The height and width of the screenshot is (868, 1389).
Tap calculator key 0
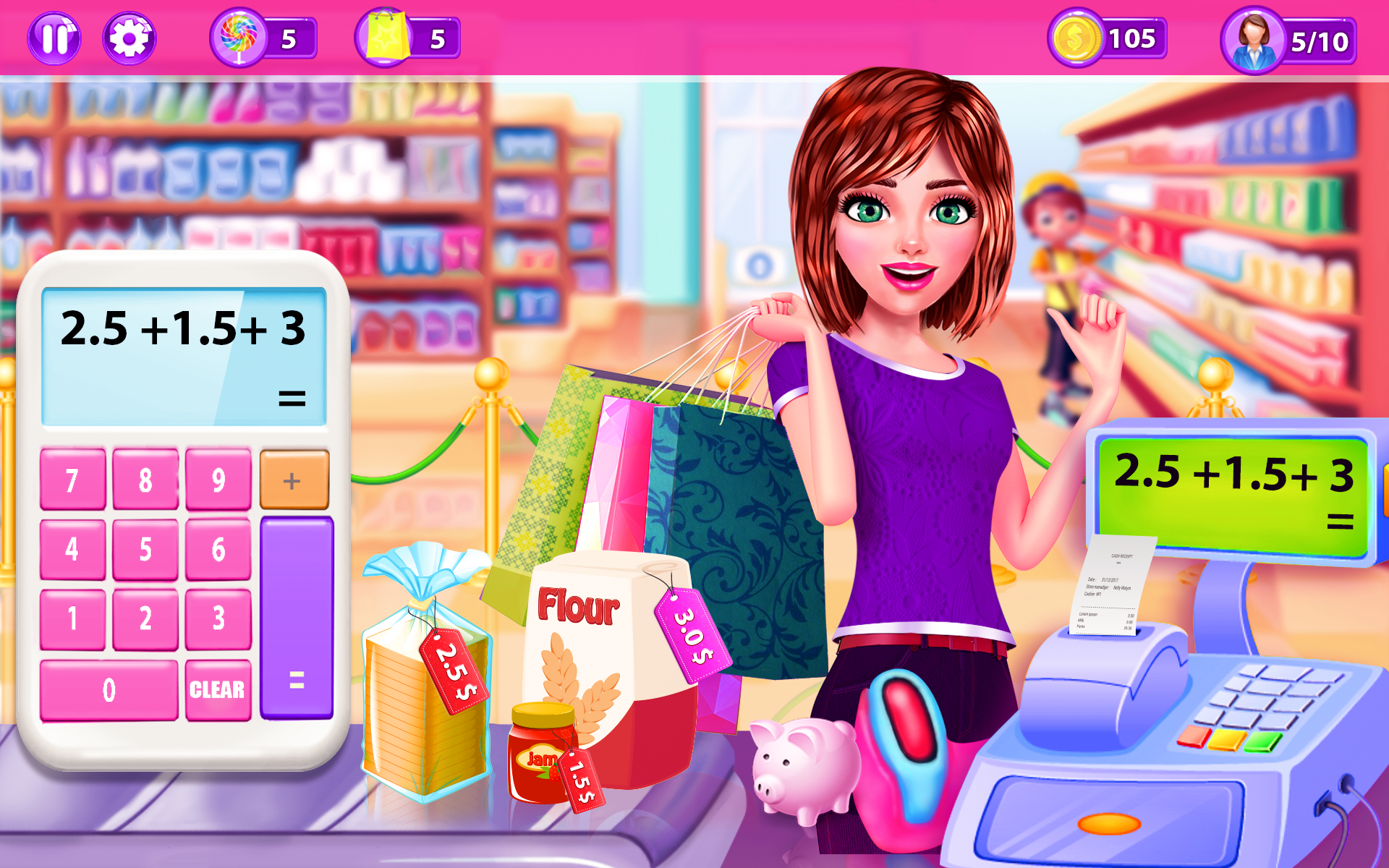pyautogui.click(x=109, y=689)
